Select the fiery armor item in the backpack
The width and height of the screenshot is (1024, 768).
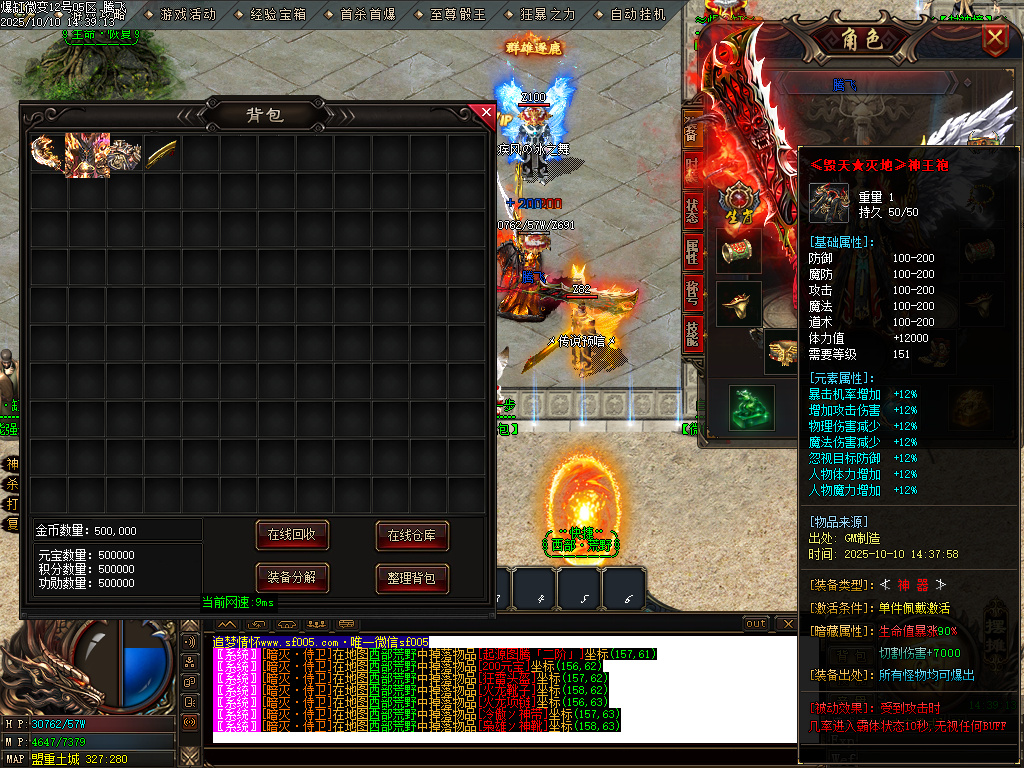tap(86, 153)
